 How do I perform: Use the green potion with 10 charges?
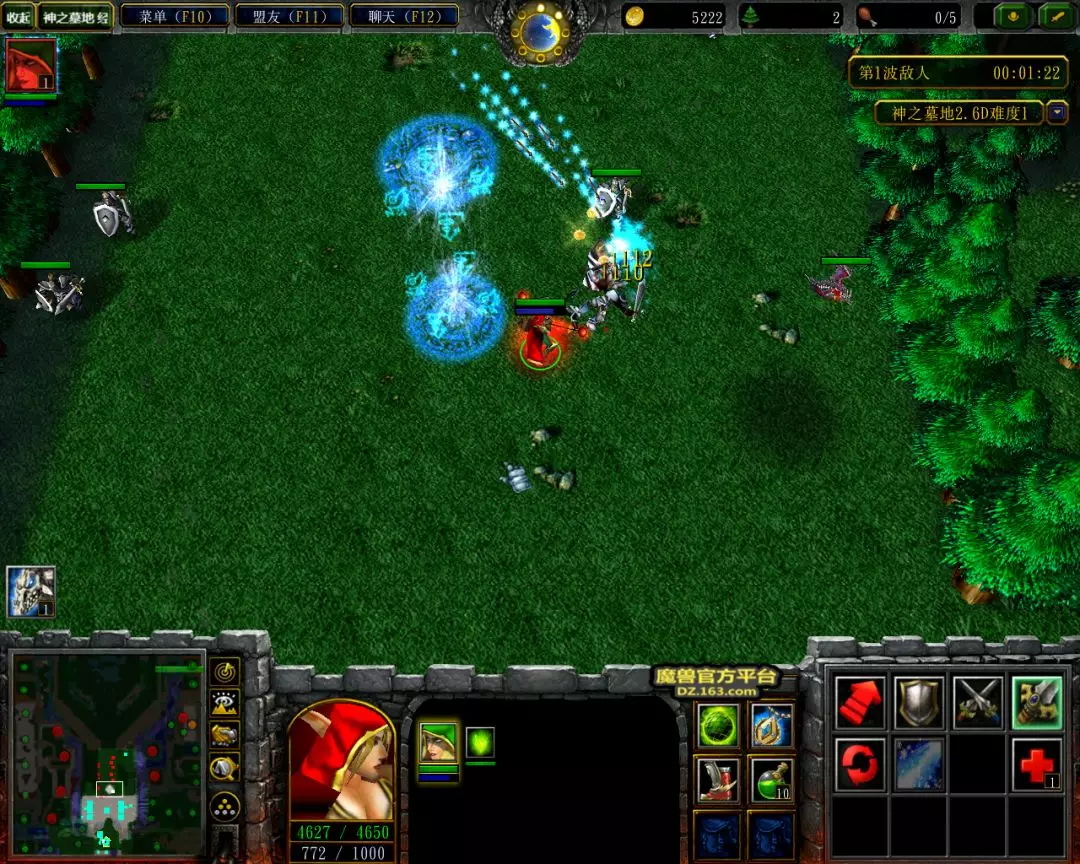771,780
